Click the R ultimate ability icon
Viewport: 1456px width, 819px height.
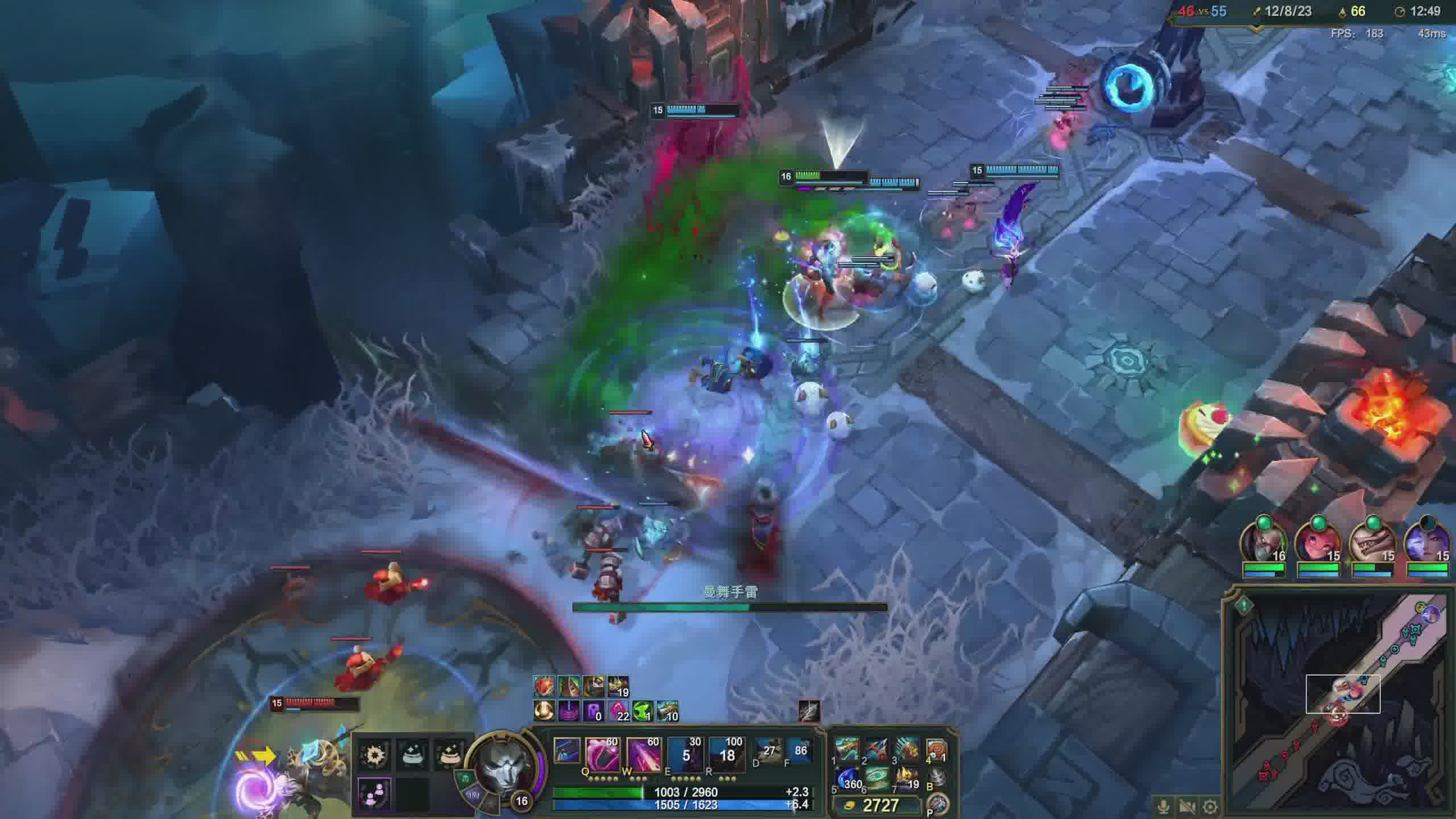[x=726, y=754]
